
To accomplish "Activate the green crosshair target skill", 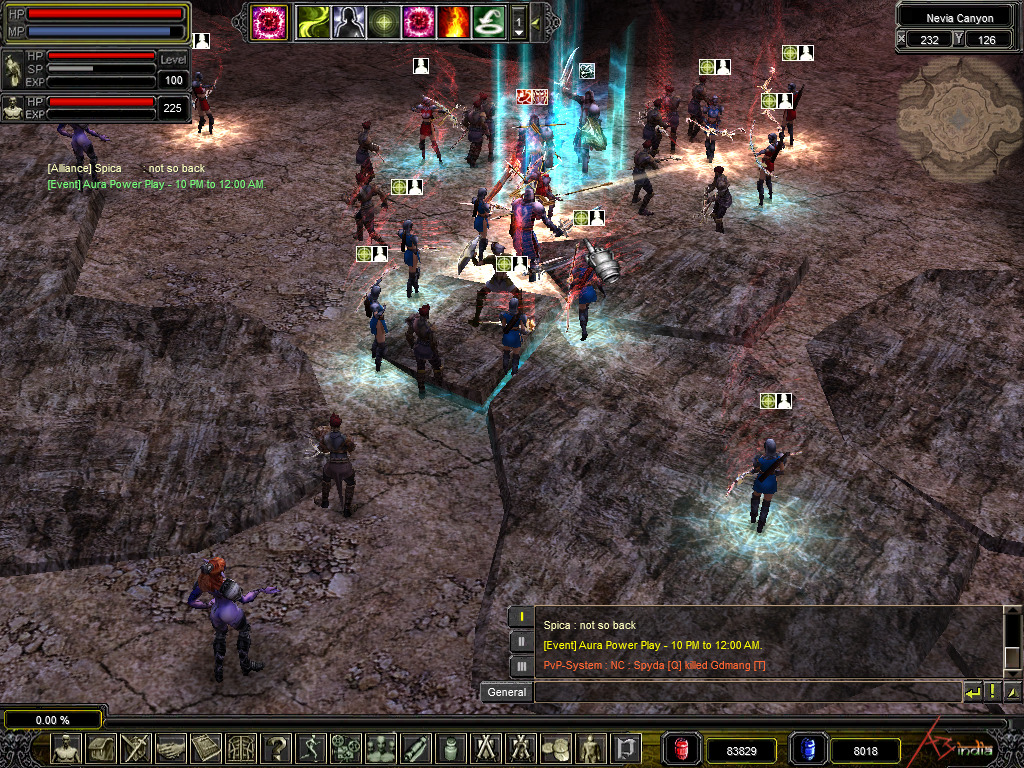I will pyautogui.click(x=384, y=21).
